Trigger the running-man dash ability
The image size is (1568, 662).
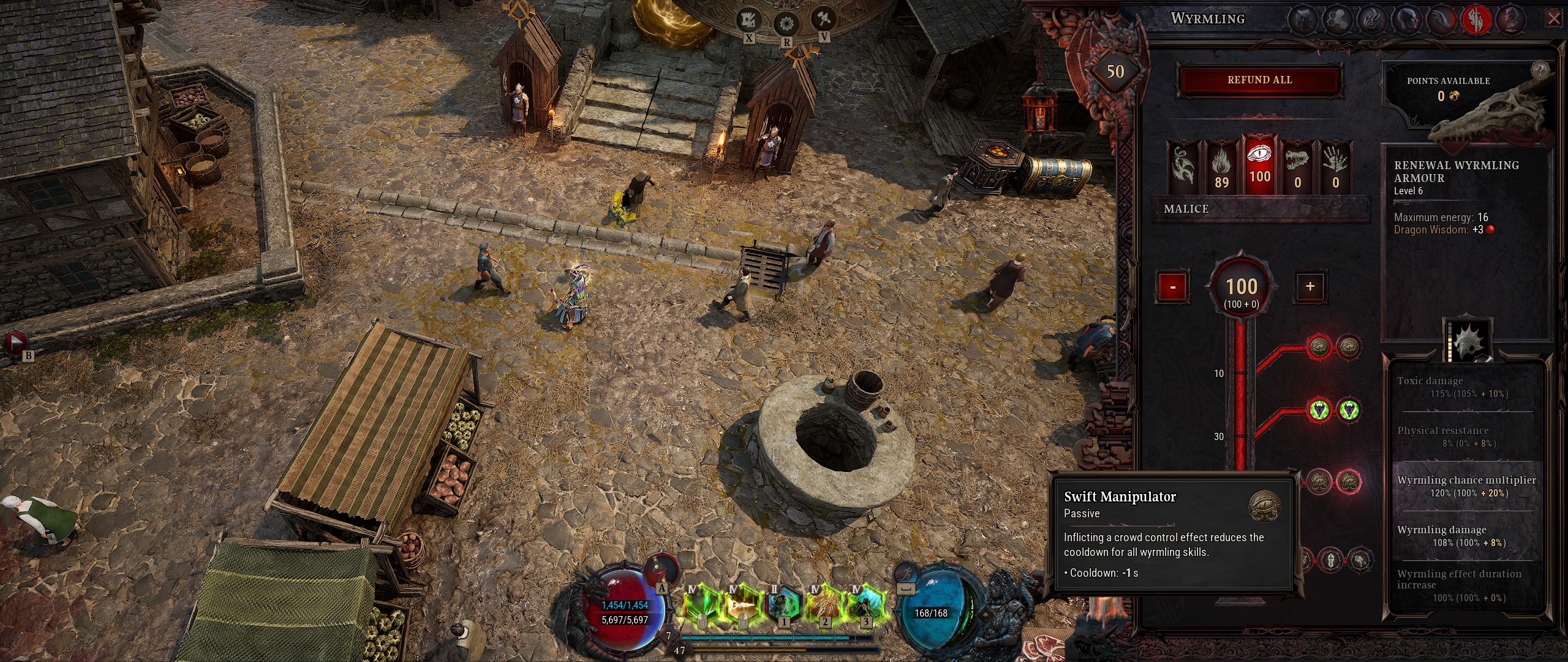[905, 574]
